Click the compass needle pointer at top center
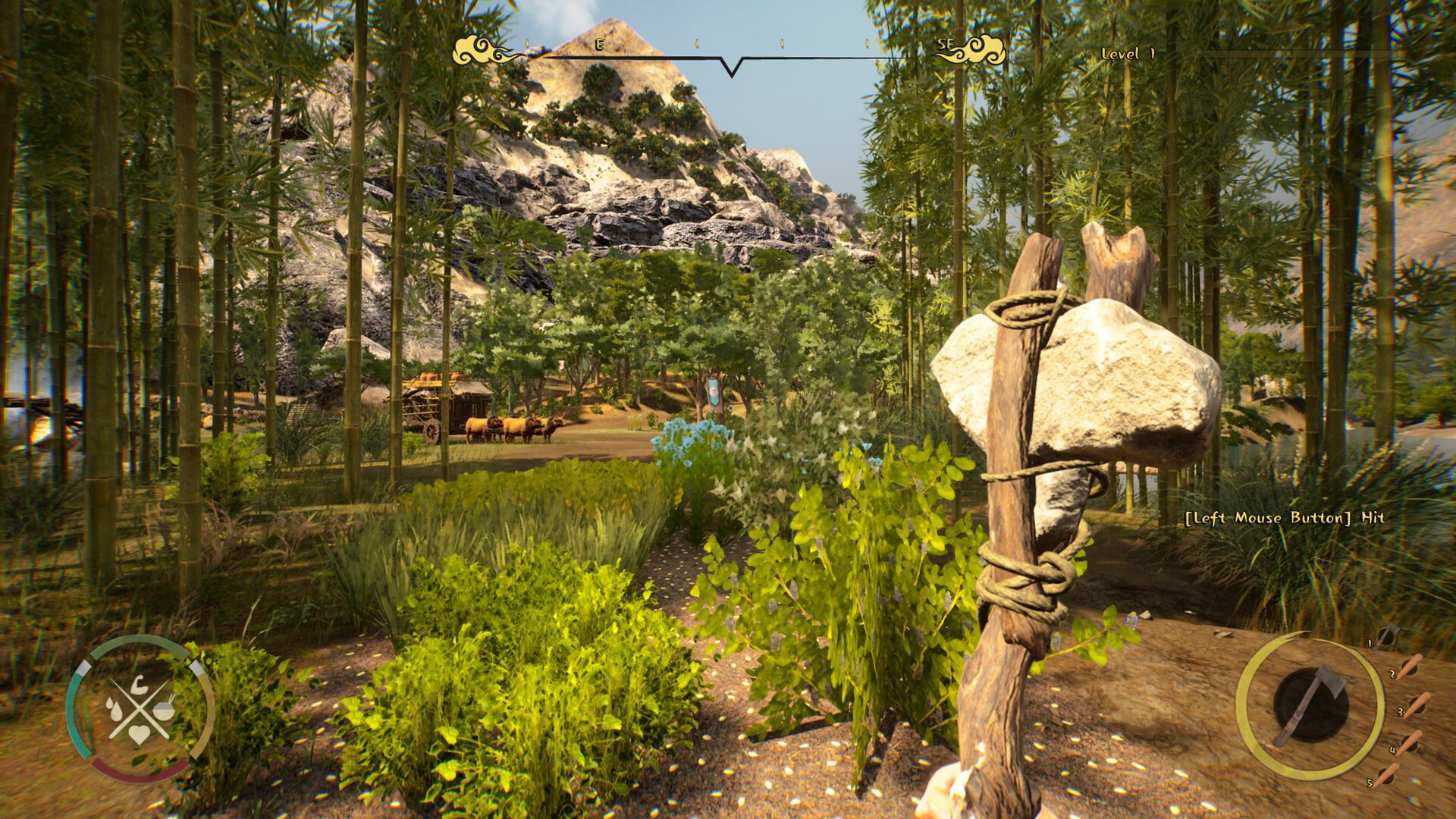Viewport: 1456px width, 819px height. coord(730,67)
